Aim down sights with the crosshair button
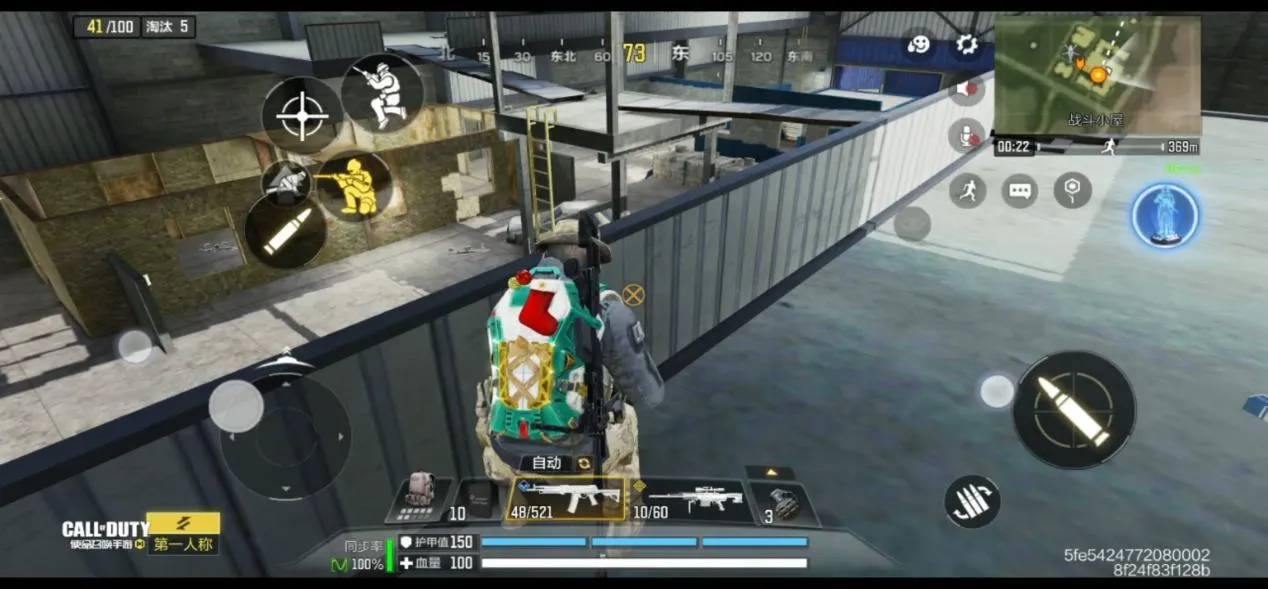 pos(301,117)
